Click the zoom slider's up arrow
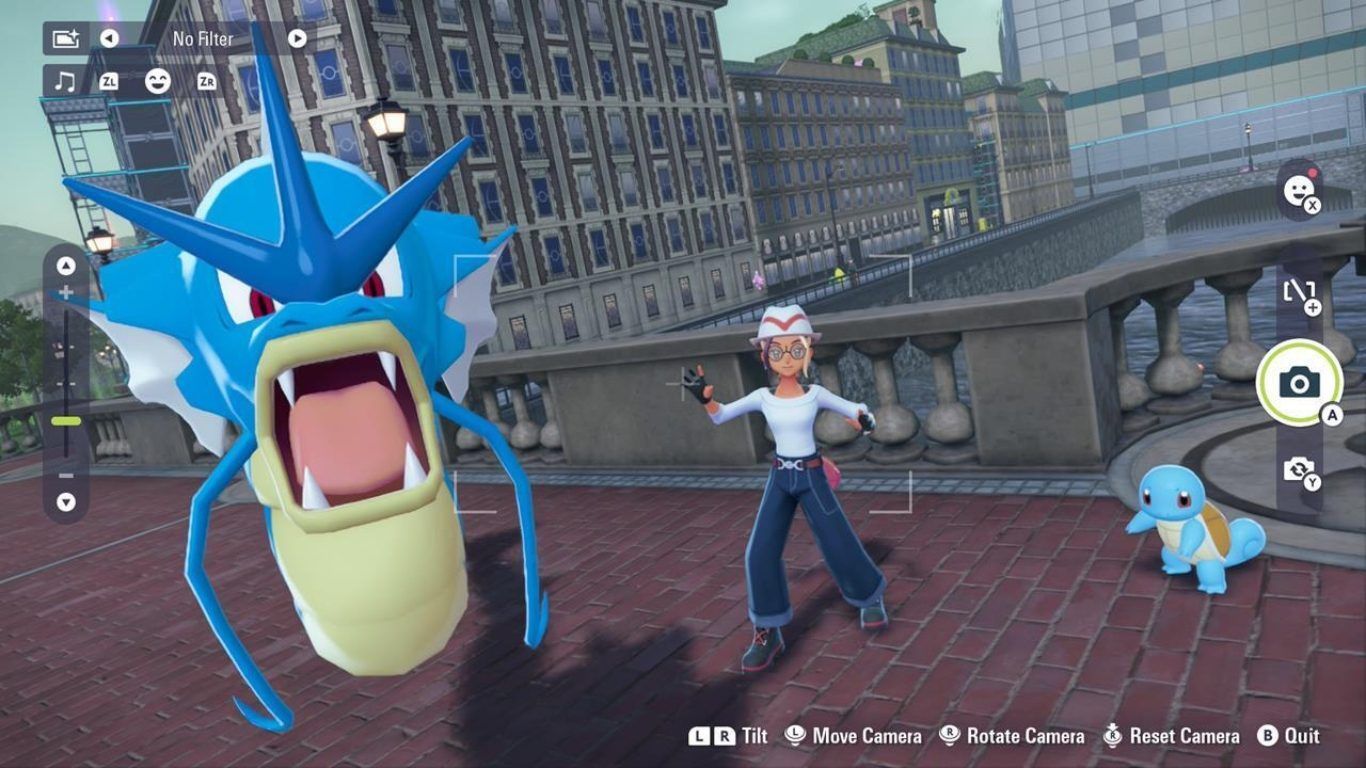The height and width of the screenshot is (768, 1366). [66, 266]
